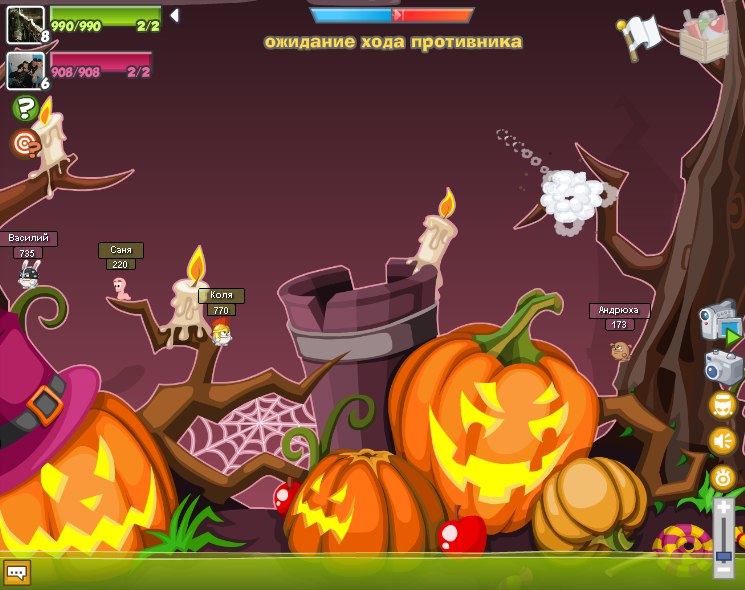Click the orange eye button
The height and width of the screenshot is (590, 745).
pyautogui.click(x=723, y=477)
